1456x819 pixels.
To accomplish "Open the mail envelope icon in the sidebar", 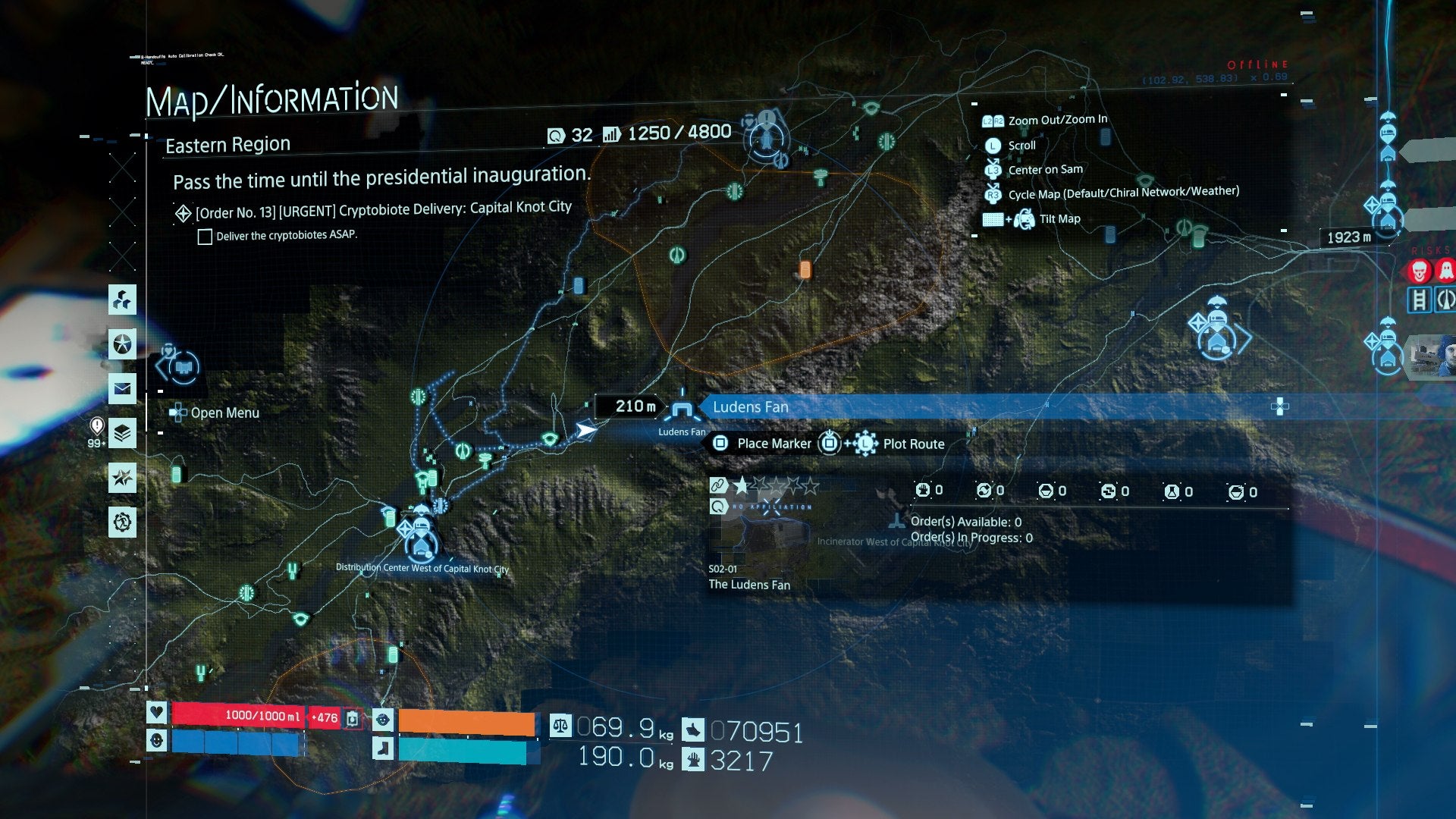I will [121, 390].
